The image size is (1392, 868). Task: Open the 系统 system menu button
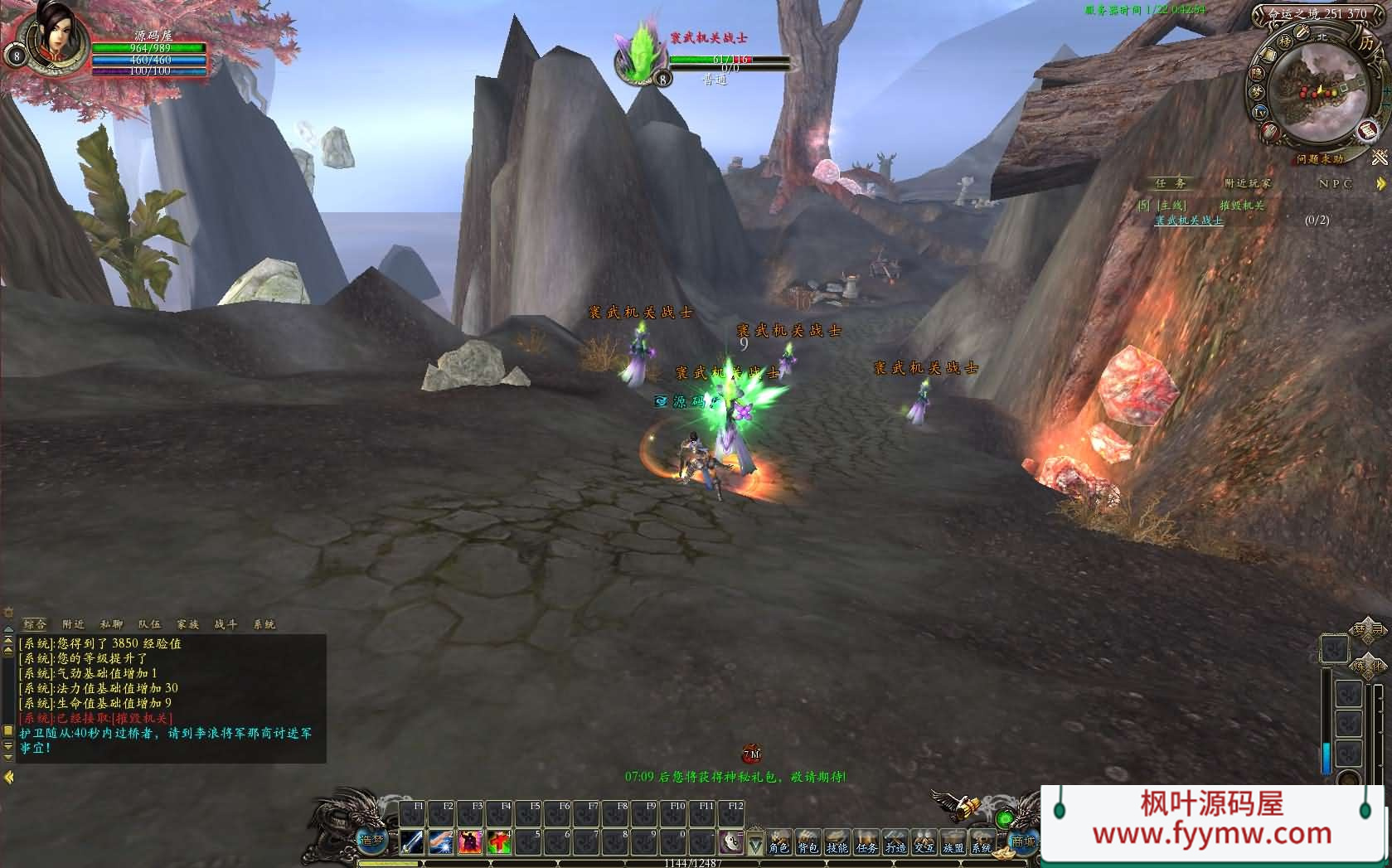[x=982, y=842]
